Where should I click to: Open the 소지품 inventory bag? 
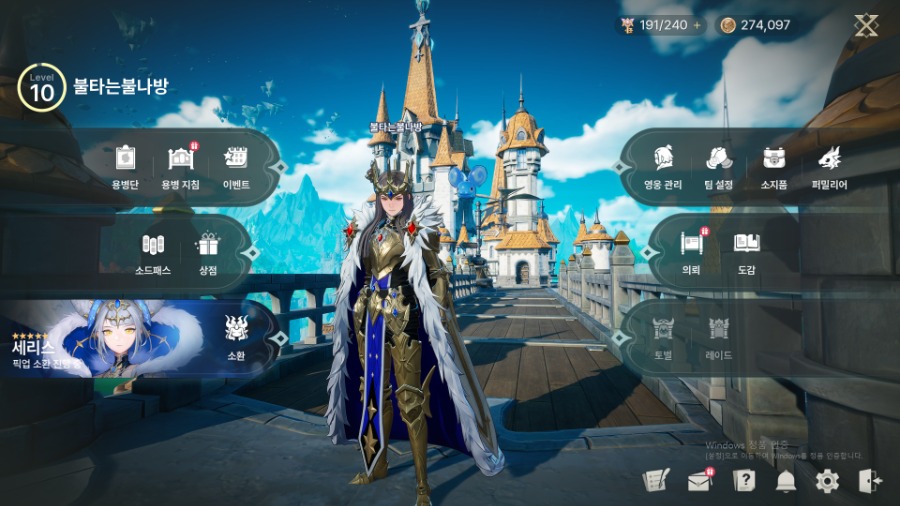(x=774, y=164)
